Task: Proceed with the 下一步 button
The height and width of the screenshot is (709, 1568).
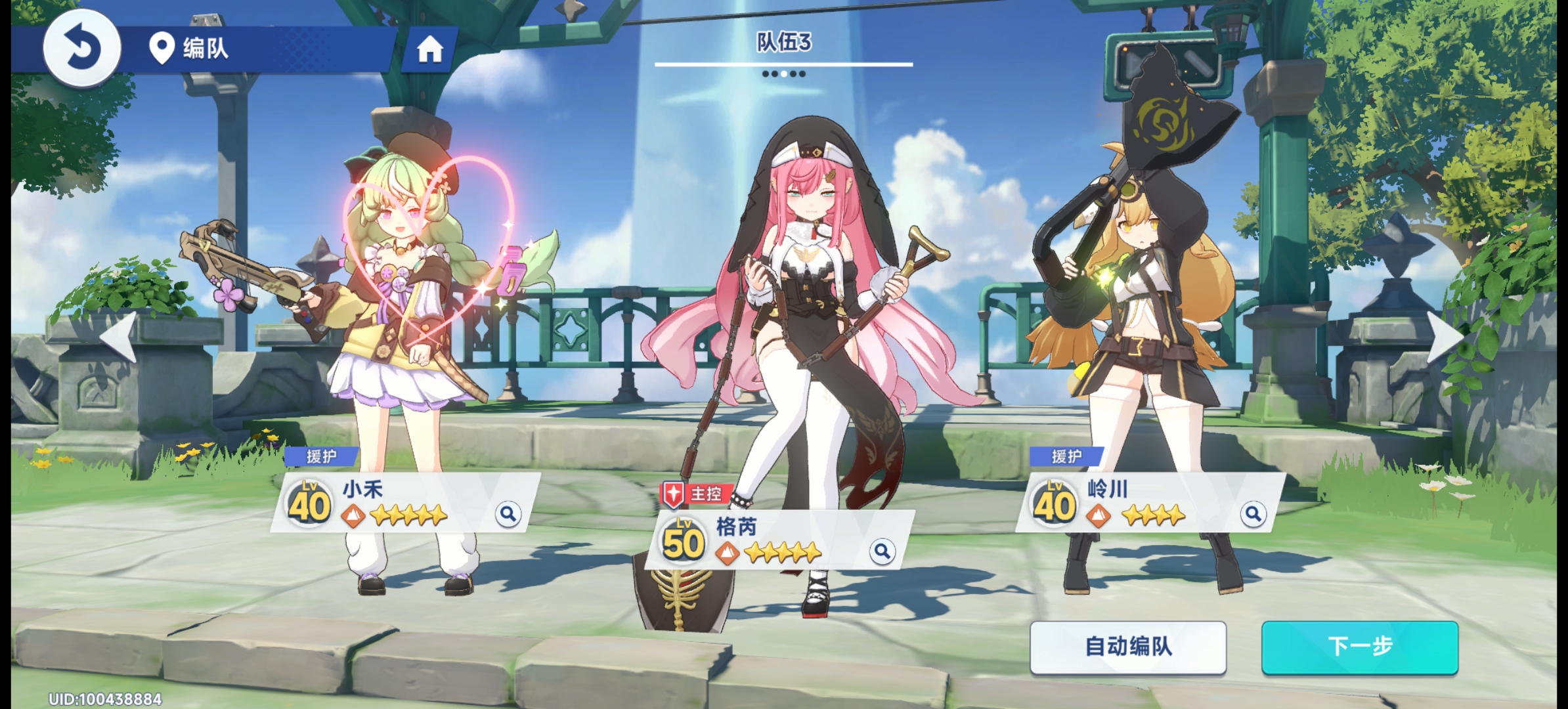Action: (1359, 647)
